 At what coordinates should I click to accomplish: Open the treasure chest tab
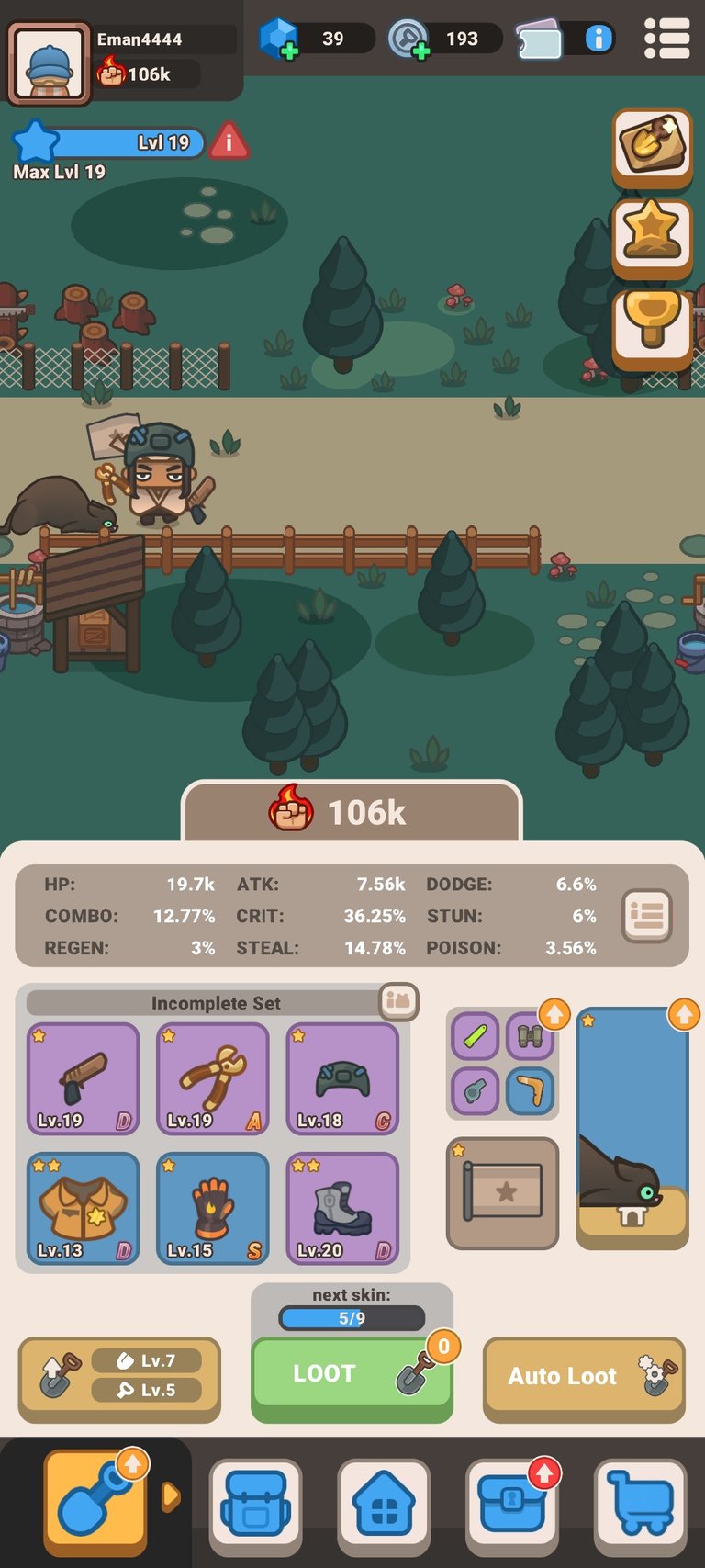pyautogui.click(x=511, y=1503)
